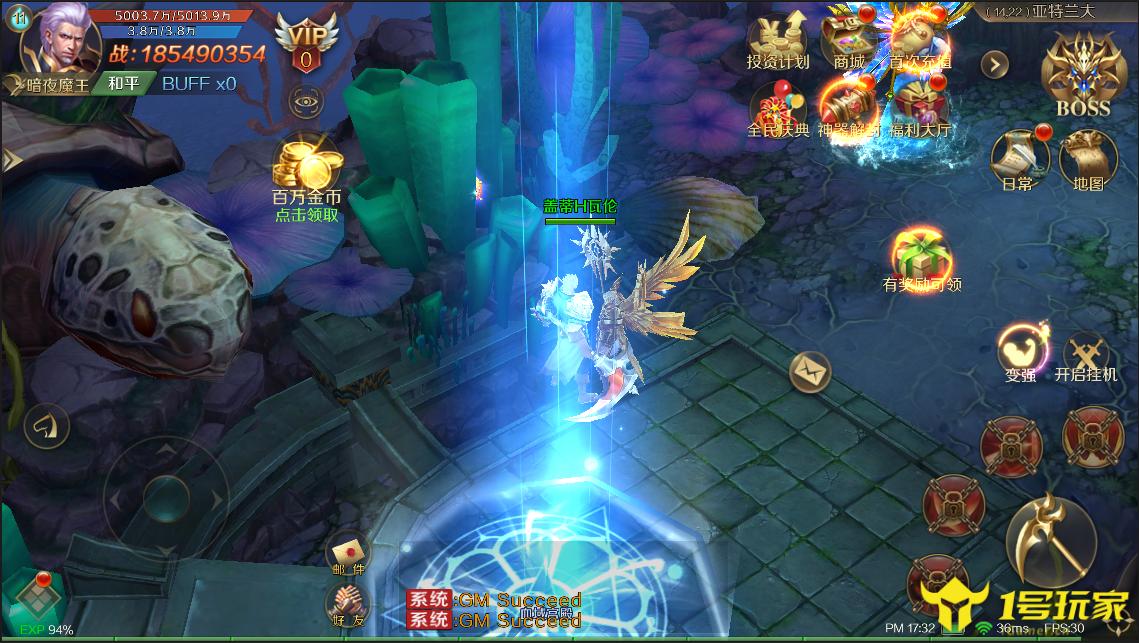Open the 首次充值 first recharge offer
Image resolution: width=1139 pixels, height=643 pixels.
click(920, 38)
